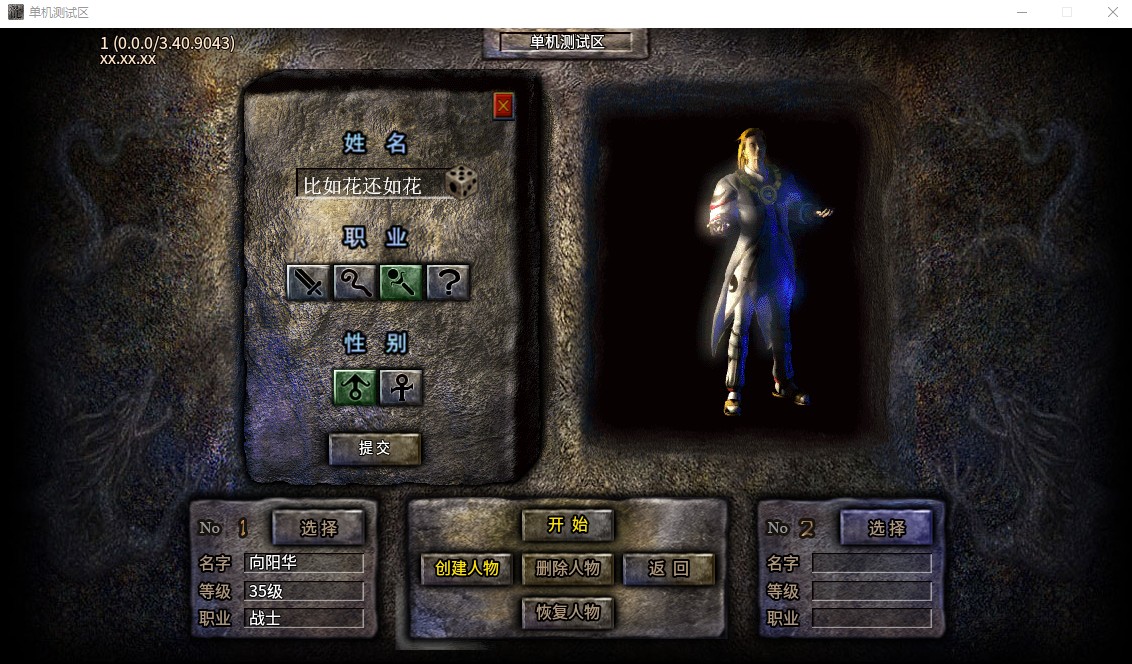
Task: Choose the curved staff class icon
Action: pyautogui.click(x=354, y=283)
